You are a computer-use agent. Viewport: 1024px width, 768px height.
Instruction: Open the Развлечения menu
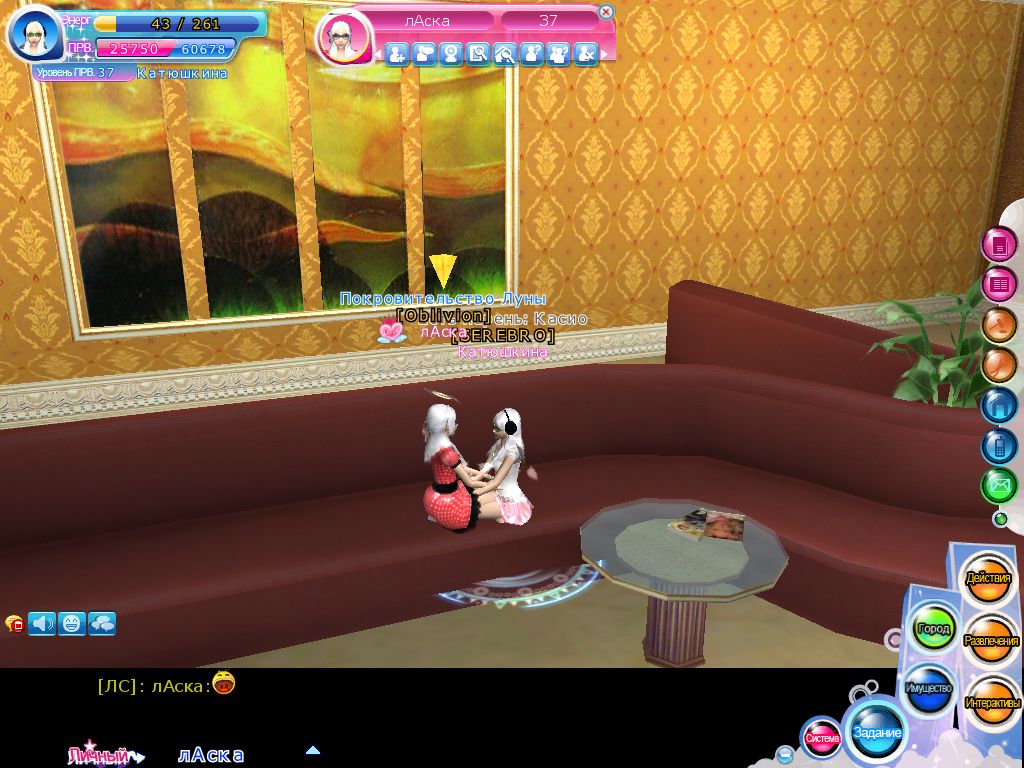pyautogui.click(x=991, y=640)
